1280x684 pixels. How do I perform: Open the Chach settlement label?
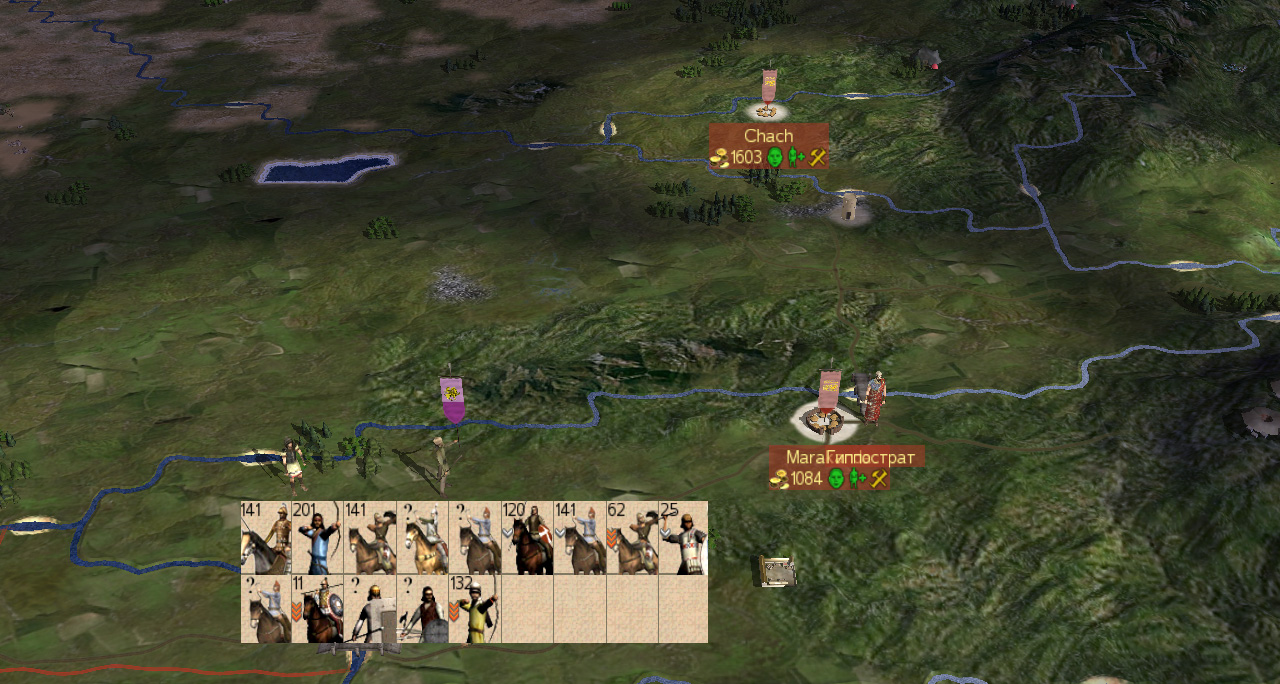click(768, 136)
